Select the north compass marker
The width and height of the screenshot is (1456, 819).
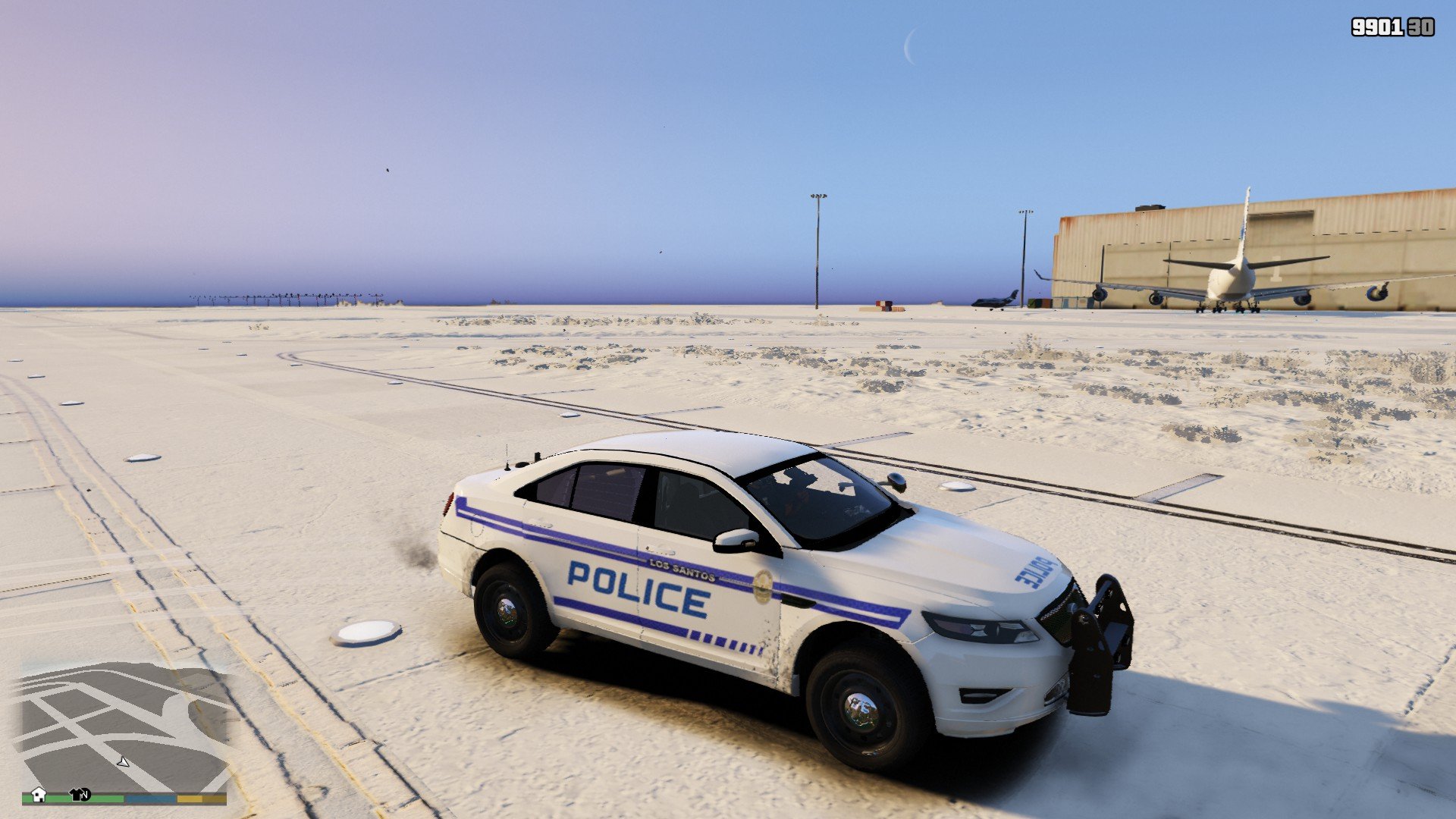click(86, 795)
